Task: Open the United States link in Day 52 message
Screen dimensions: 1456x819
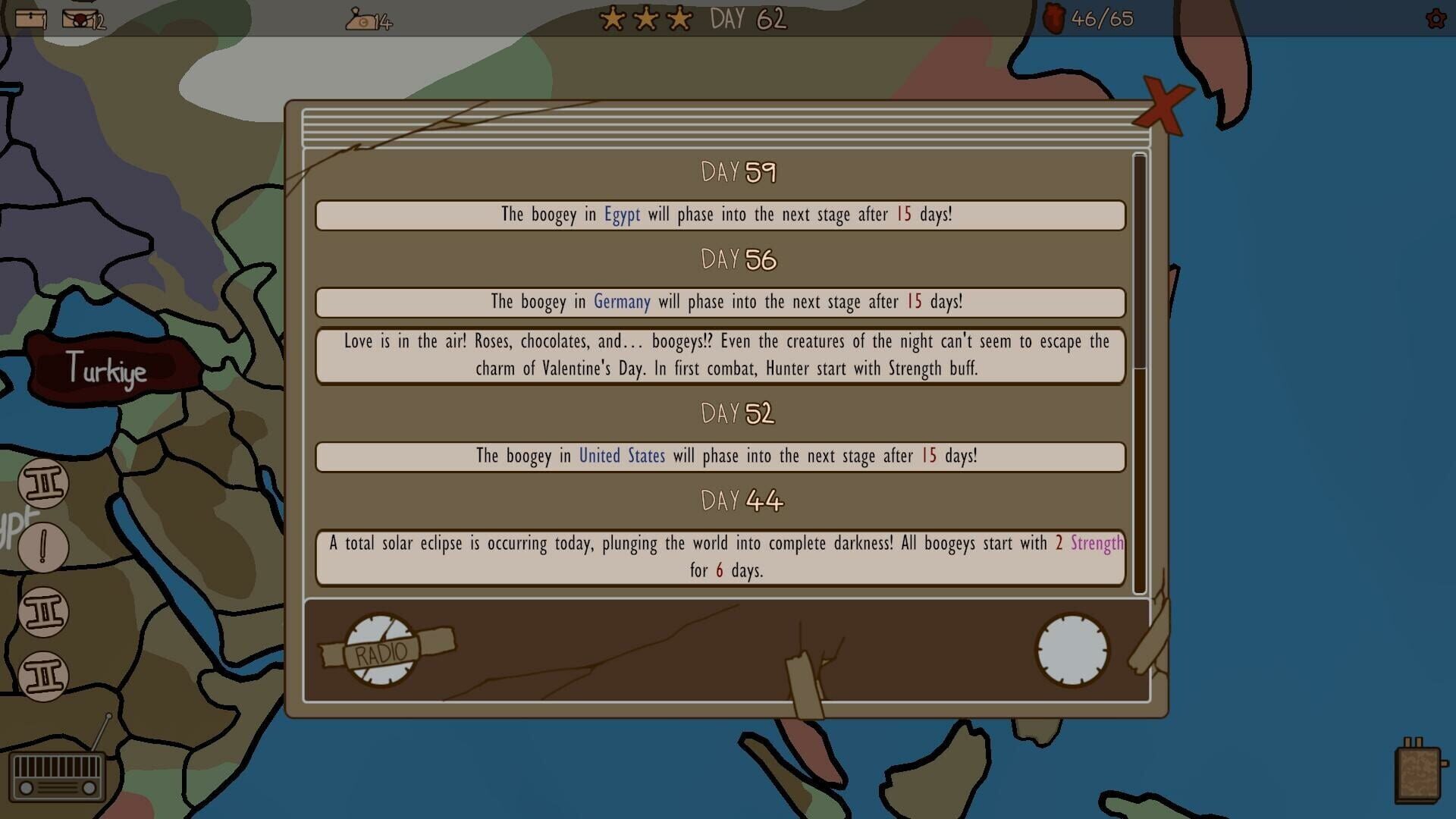Action: 621,456
